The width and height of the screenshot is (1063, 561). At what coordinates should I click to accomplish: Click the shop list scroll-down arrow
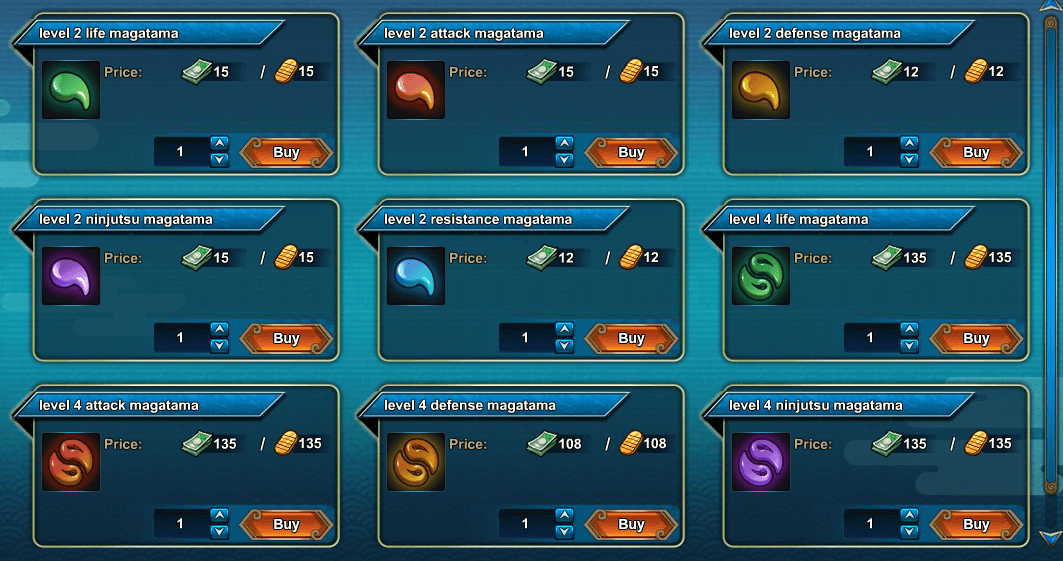[1050, 538]
